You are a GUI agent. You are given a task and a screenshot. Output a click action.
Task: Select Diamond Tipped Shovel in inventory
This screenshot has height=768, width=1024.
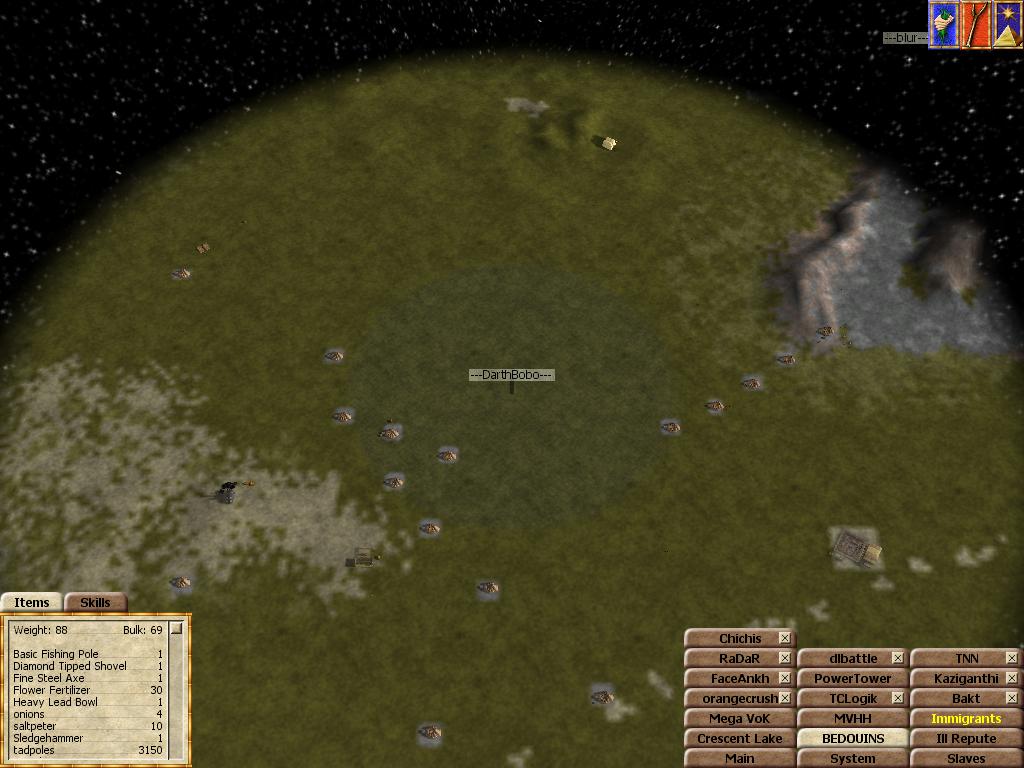[x=70, y=666]
